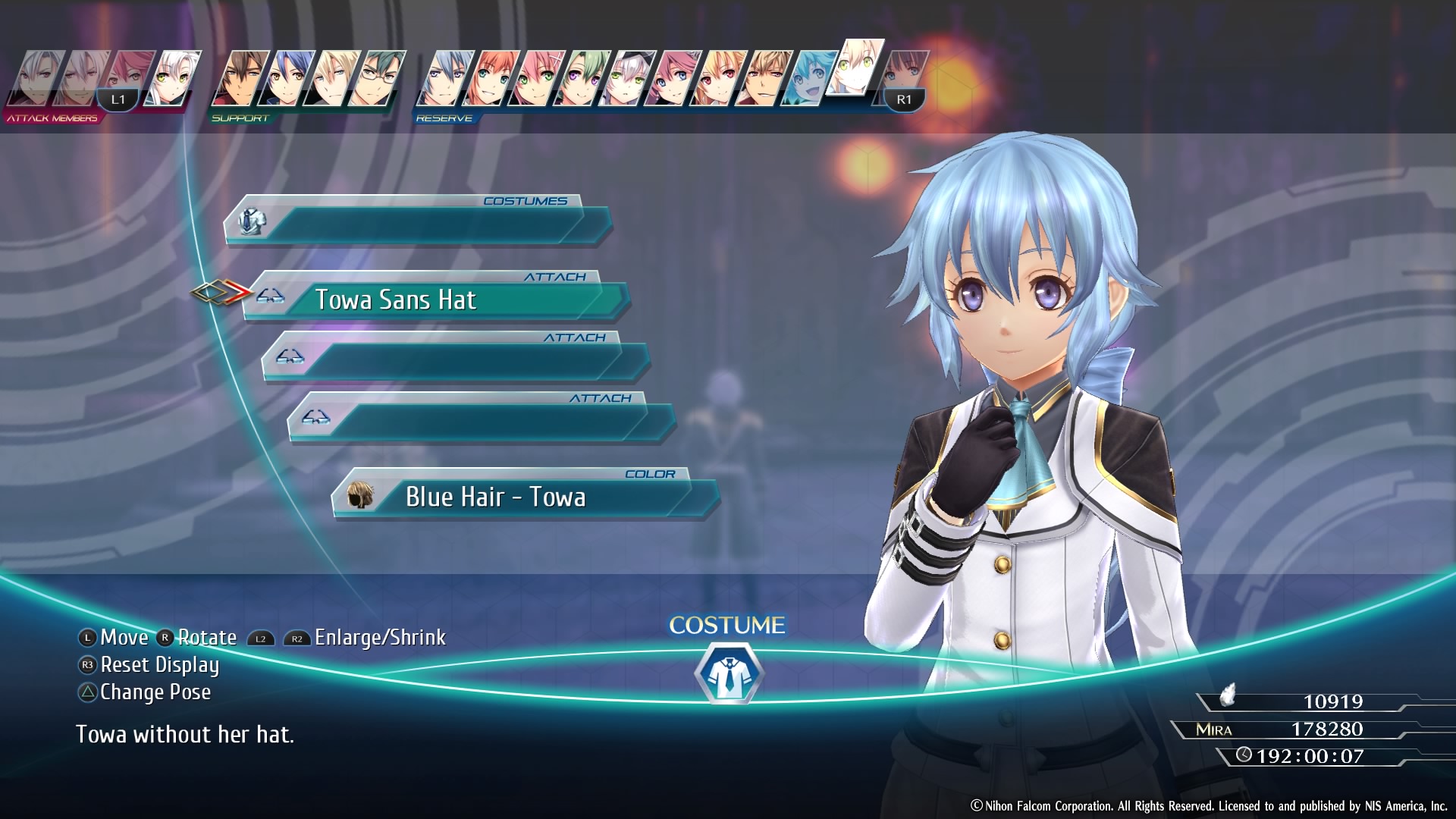
Task: Click the Costume shirt icon
Action: click(x=728, y=673)
